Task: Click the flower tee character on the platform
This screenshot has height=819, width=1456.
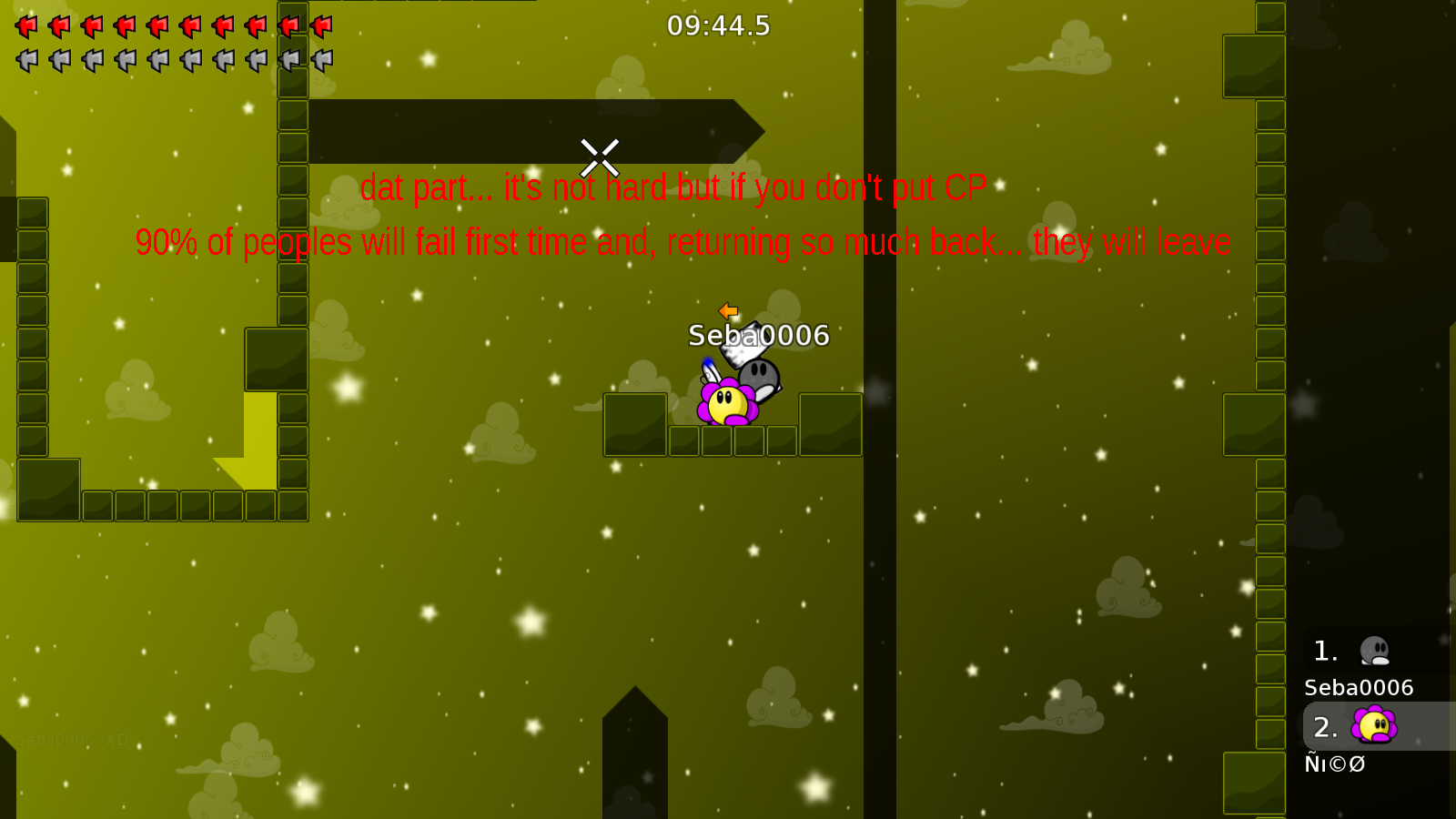Action: [727, 401]
